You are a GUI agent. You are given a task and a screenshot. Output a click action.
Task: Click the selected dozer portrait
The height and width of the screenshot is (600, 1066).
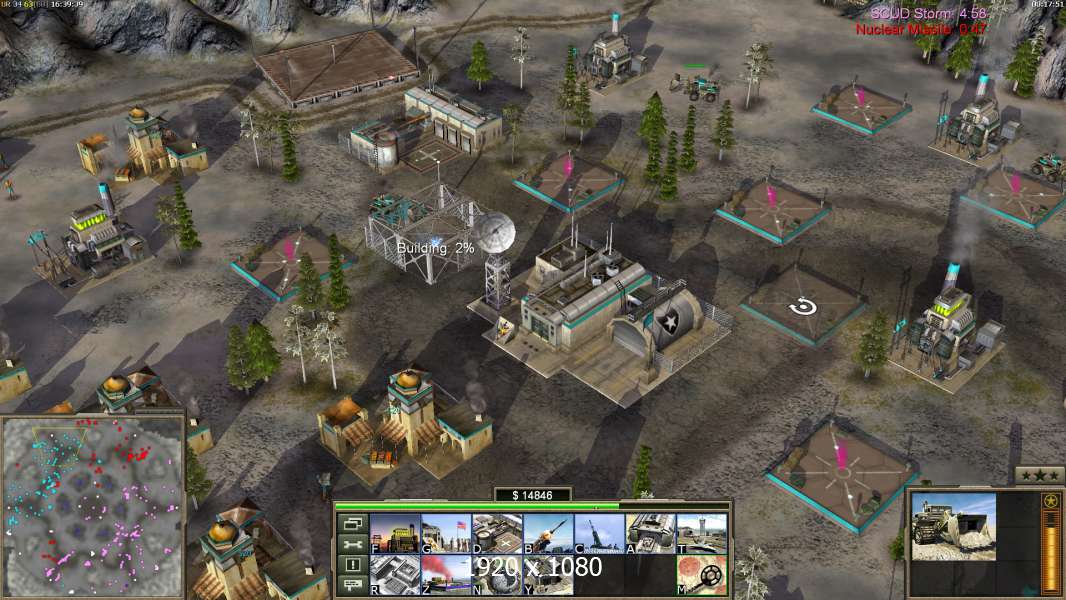click(x=953, y=527)
